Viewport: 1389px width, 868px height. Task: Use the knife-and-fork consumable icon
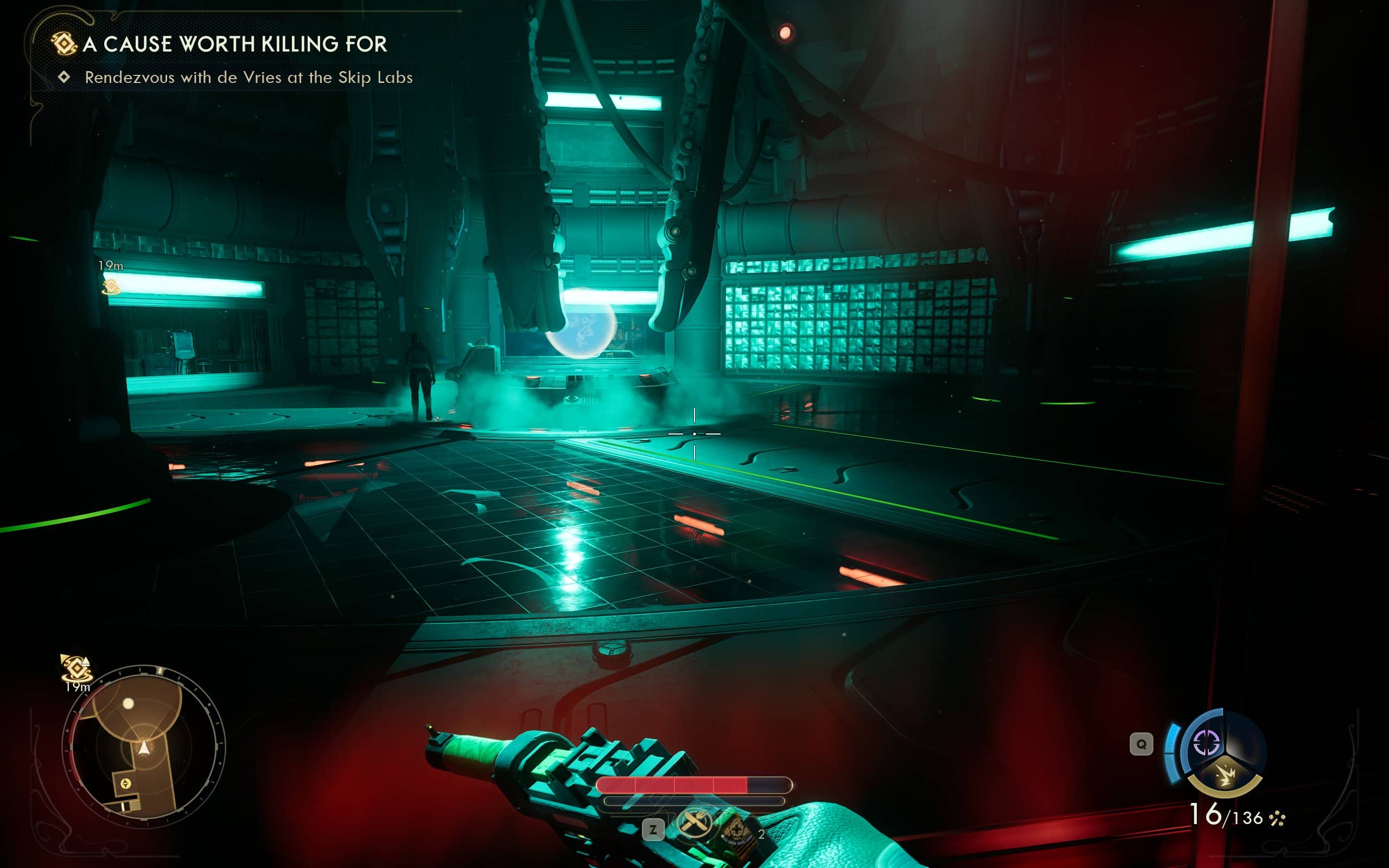(x=694, y=824)
